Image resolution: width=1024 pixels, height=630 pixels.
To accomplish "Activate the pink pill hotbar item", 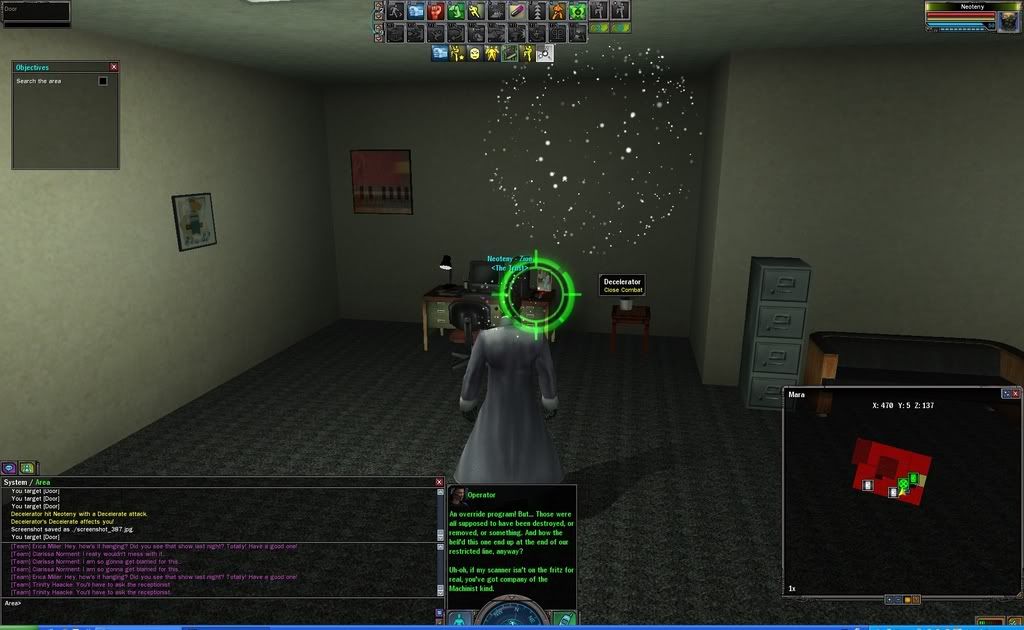I will (x=516, y=11).
